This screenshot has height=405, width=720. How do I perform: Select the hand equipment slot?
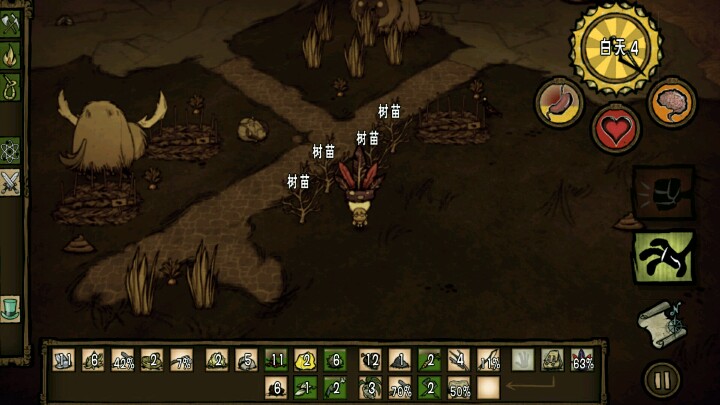point(523,361)
